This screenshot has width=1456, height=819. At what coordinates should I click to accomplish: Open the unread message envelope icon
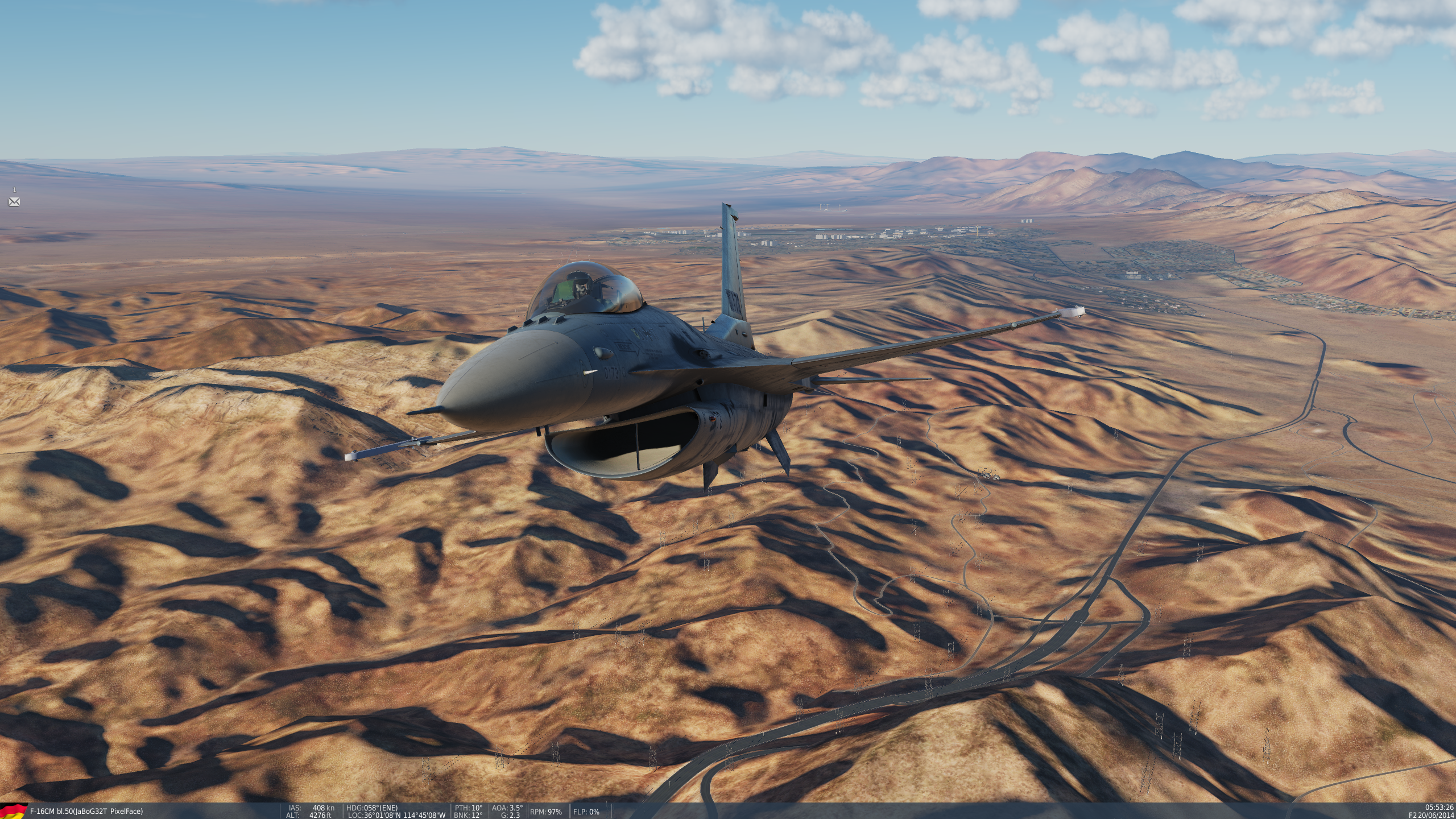click(x=14, y=202)
